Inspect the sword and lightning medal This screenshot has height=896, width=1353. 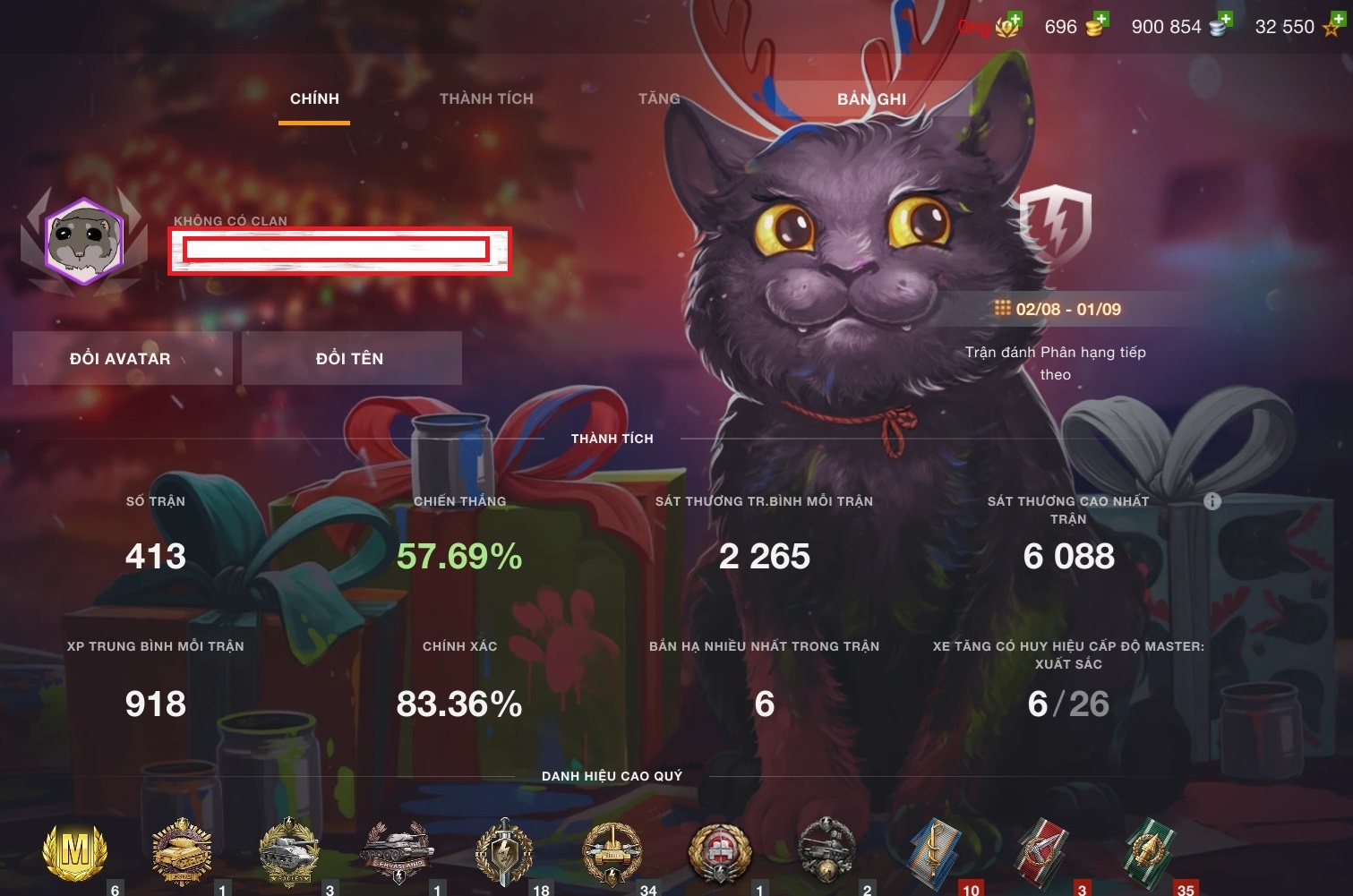tap(505, 850)
